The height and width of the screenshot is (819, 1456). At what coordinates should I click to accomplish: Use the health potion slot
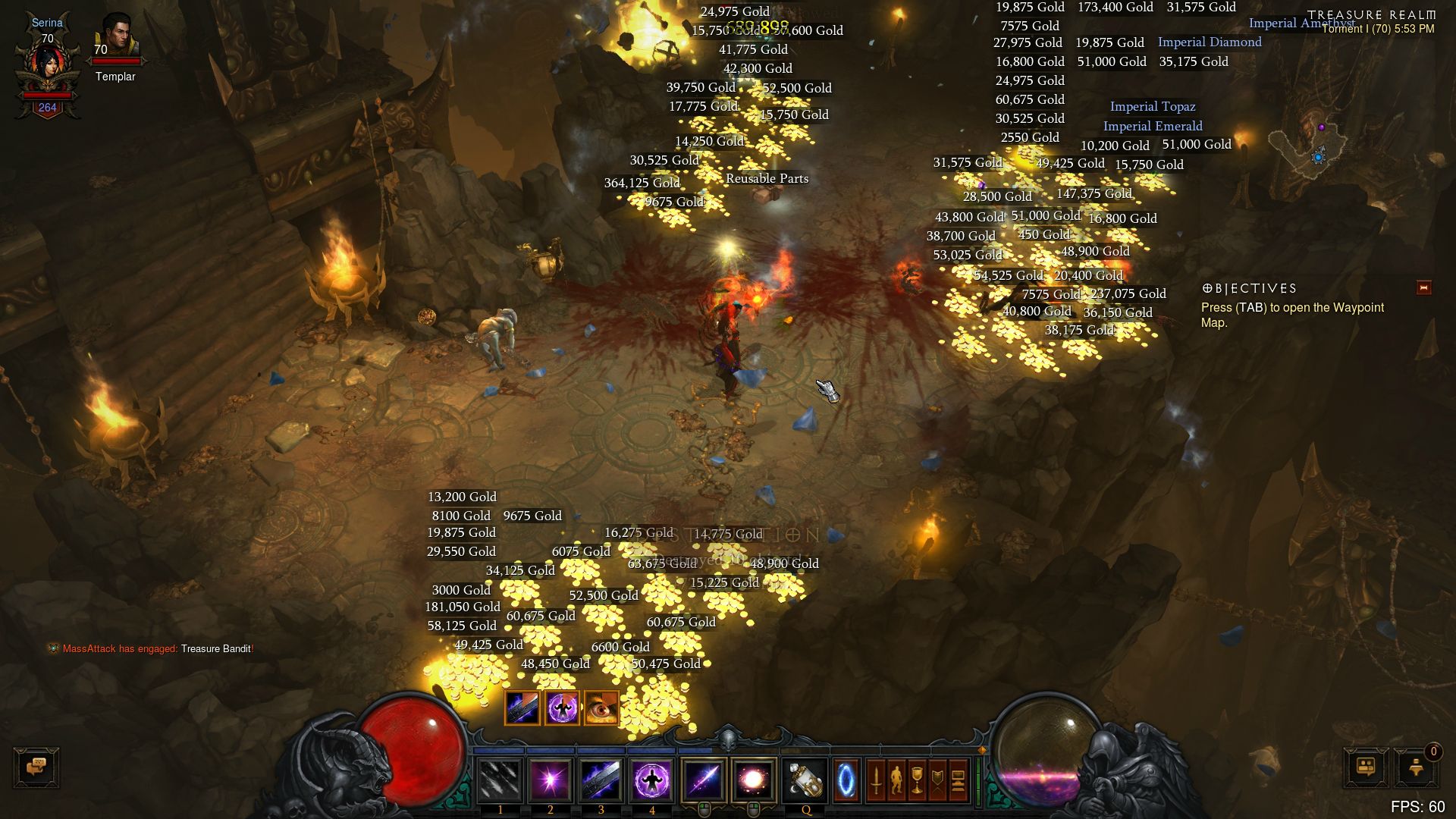pos(805,780)
